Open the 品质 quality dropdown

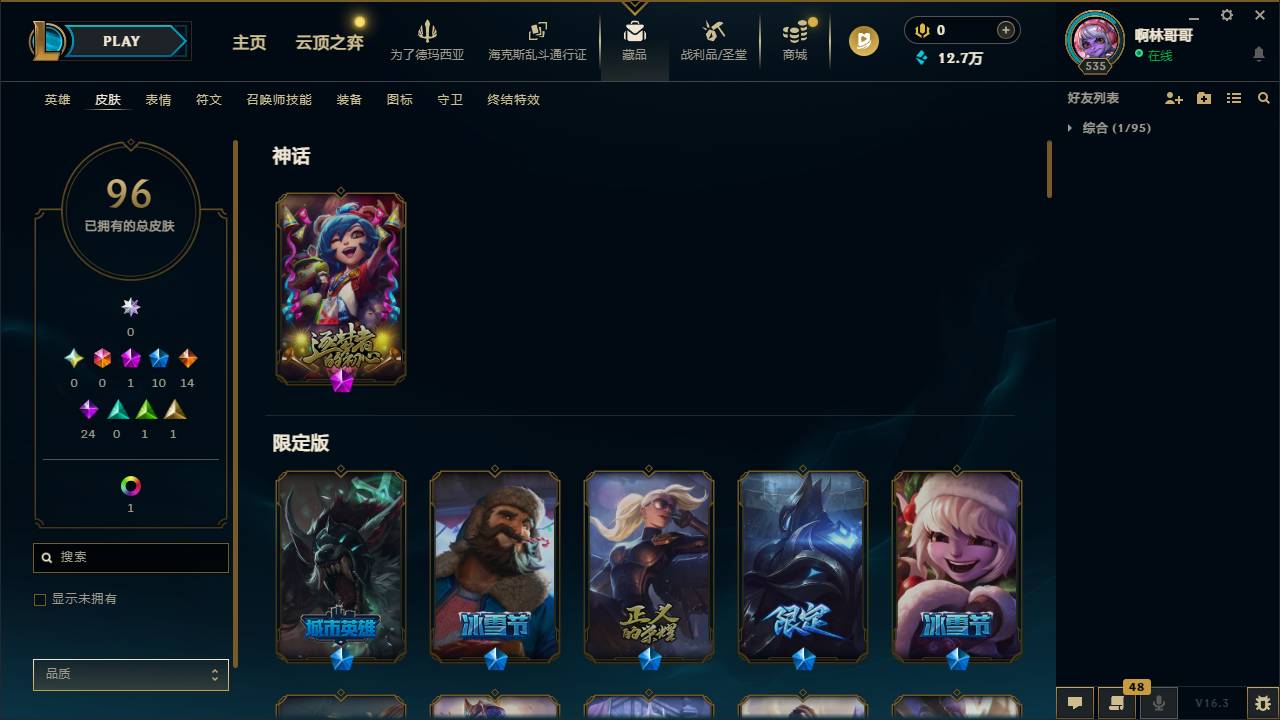coord(130,674)
